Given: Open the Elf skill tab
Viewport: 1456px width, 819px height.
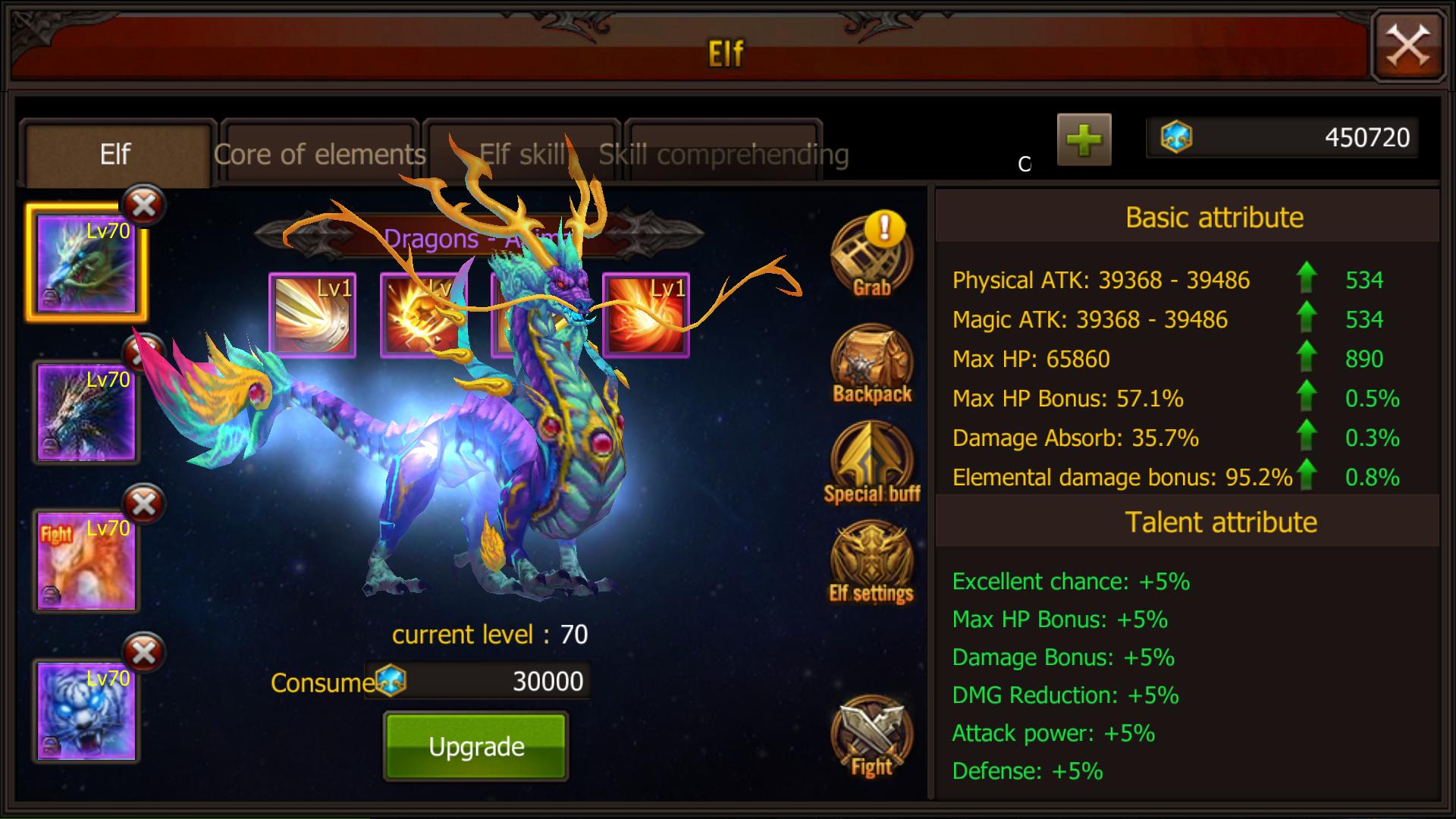Looking at the screenshot, I should 522,154.
